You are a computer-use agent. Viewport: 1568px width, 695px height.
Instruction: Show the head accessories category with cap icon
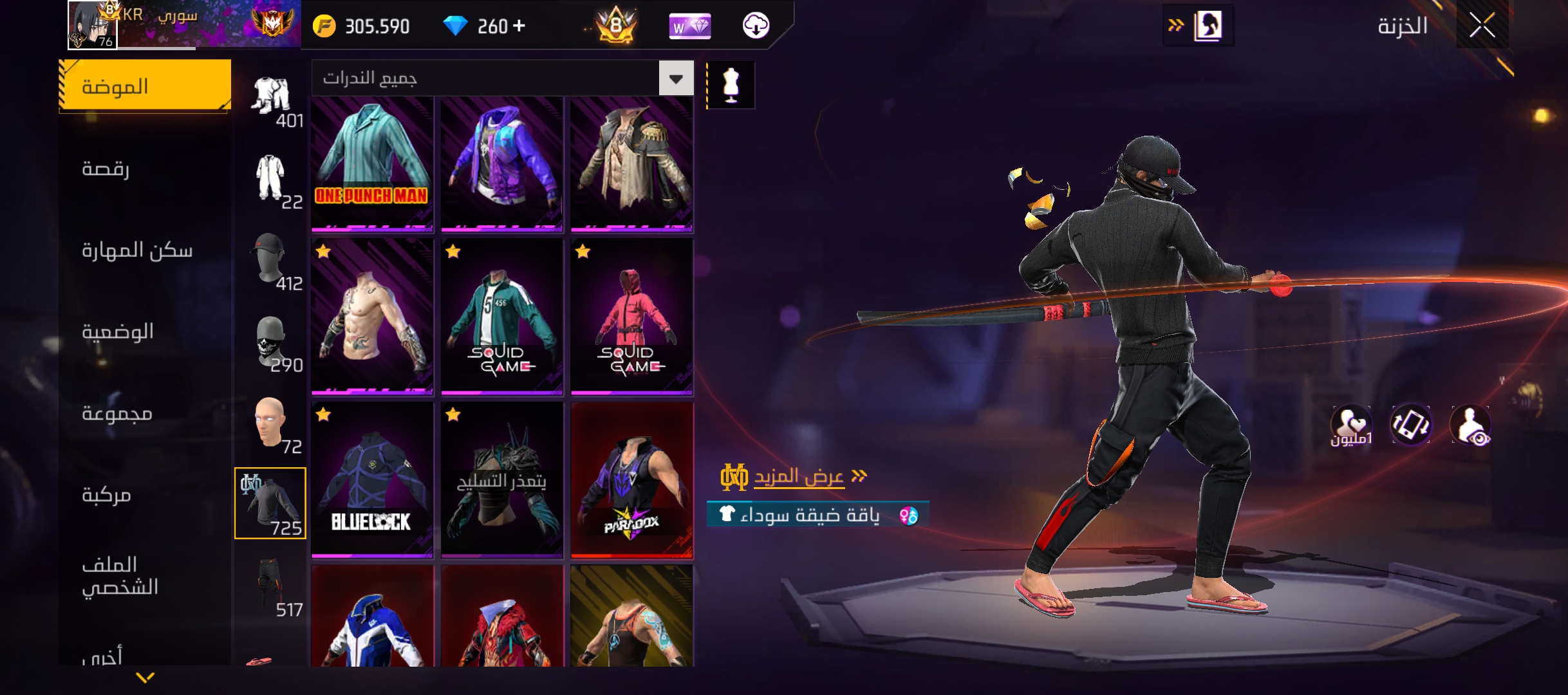[x=271, y=261]
